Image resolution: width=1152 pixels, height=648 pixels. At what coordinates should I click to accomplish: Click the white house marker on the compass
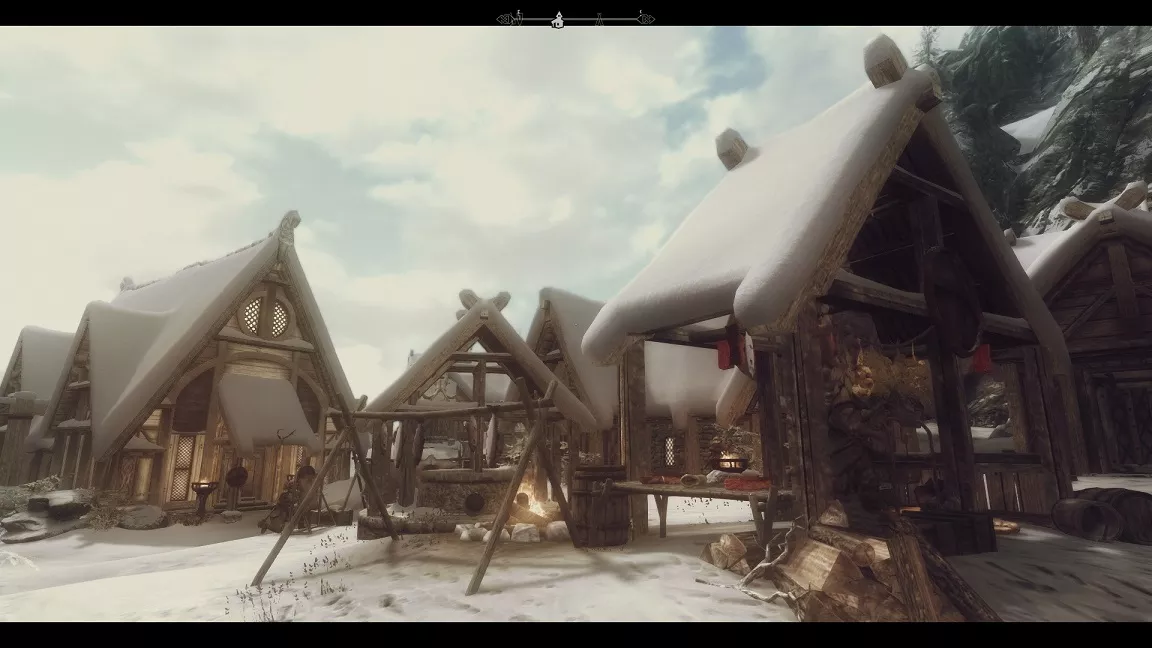558,19
